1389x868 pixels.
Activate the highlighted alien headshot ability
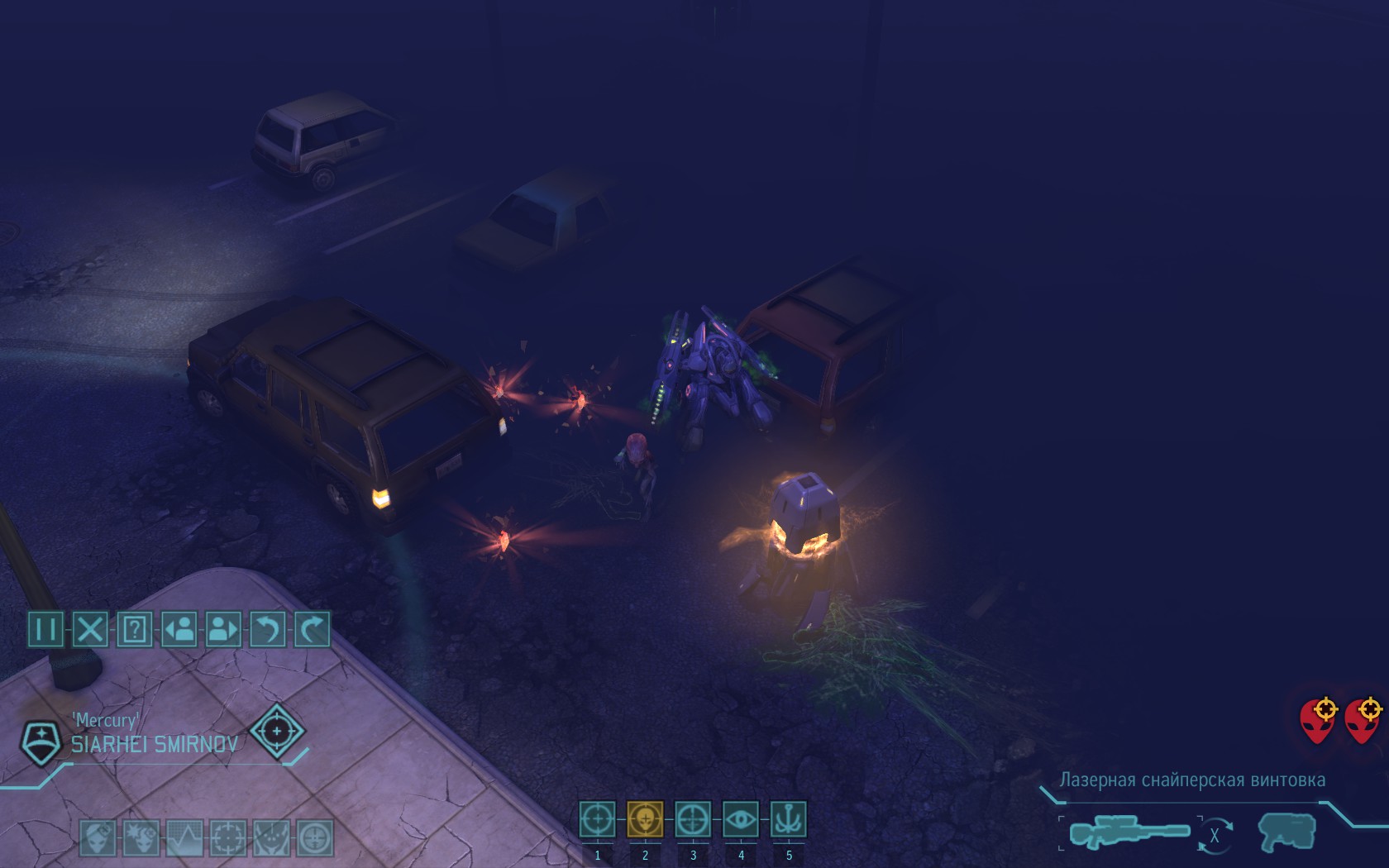(x=645, y=820)
